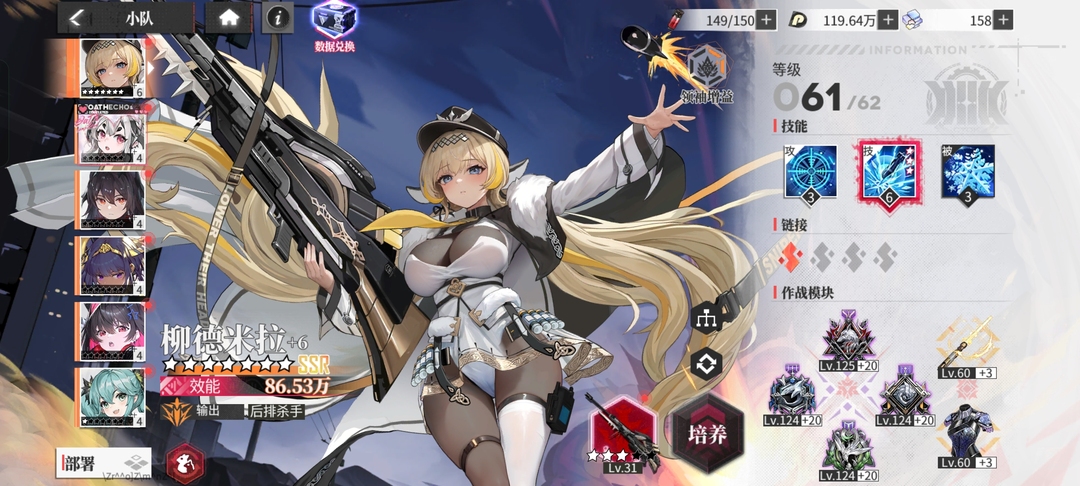Go back using the 小队 arrow

(x=76, y=17)
